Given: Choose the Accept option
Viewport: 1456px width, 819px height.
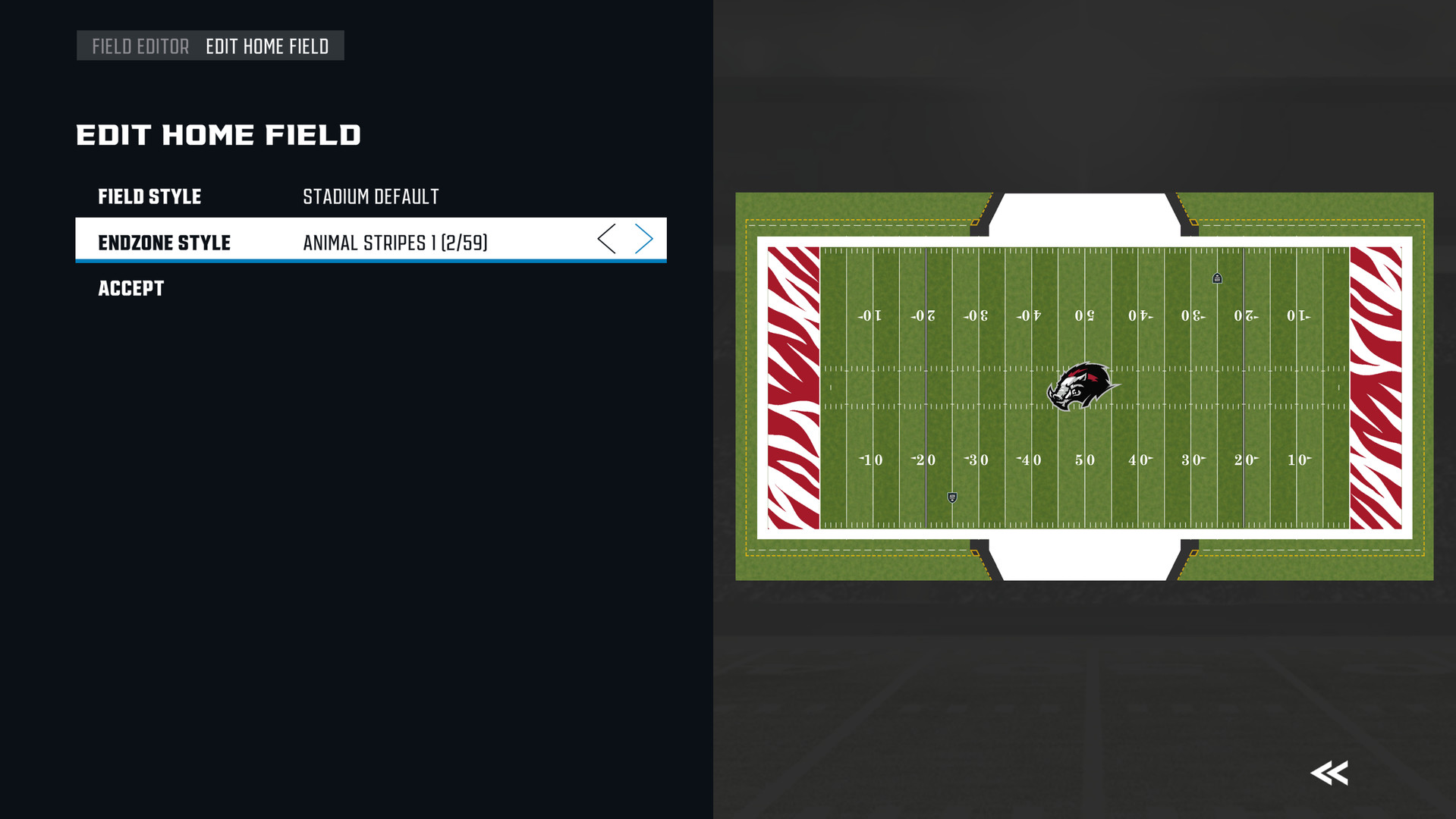Looking at the screenshot, I should coord(131,289).
